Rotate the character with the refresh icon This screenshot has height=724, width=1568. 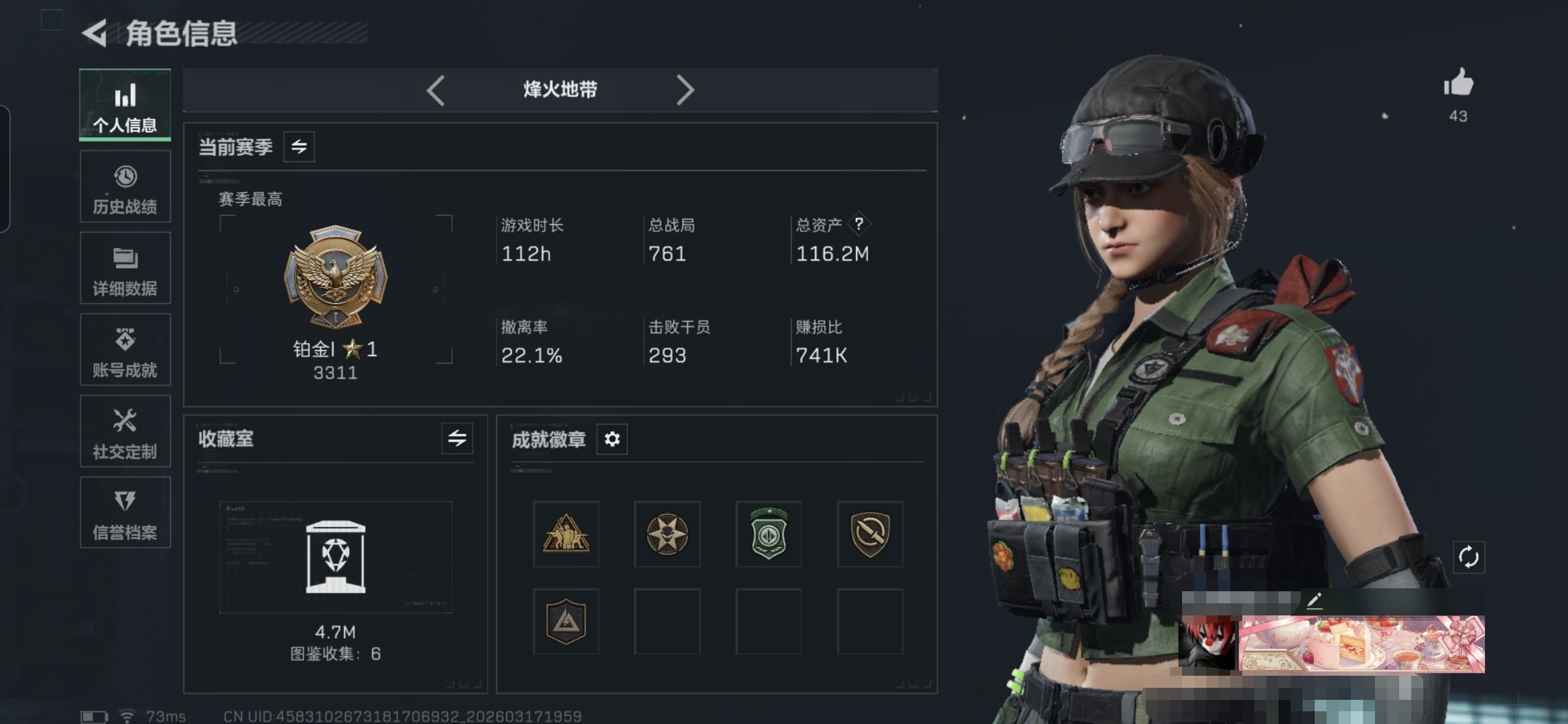point(1468,557)
